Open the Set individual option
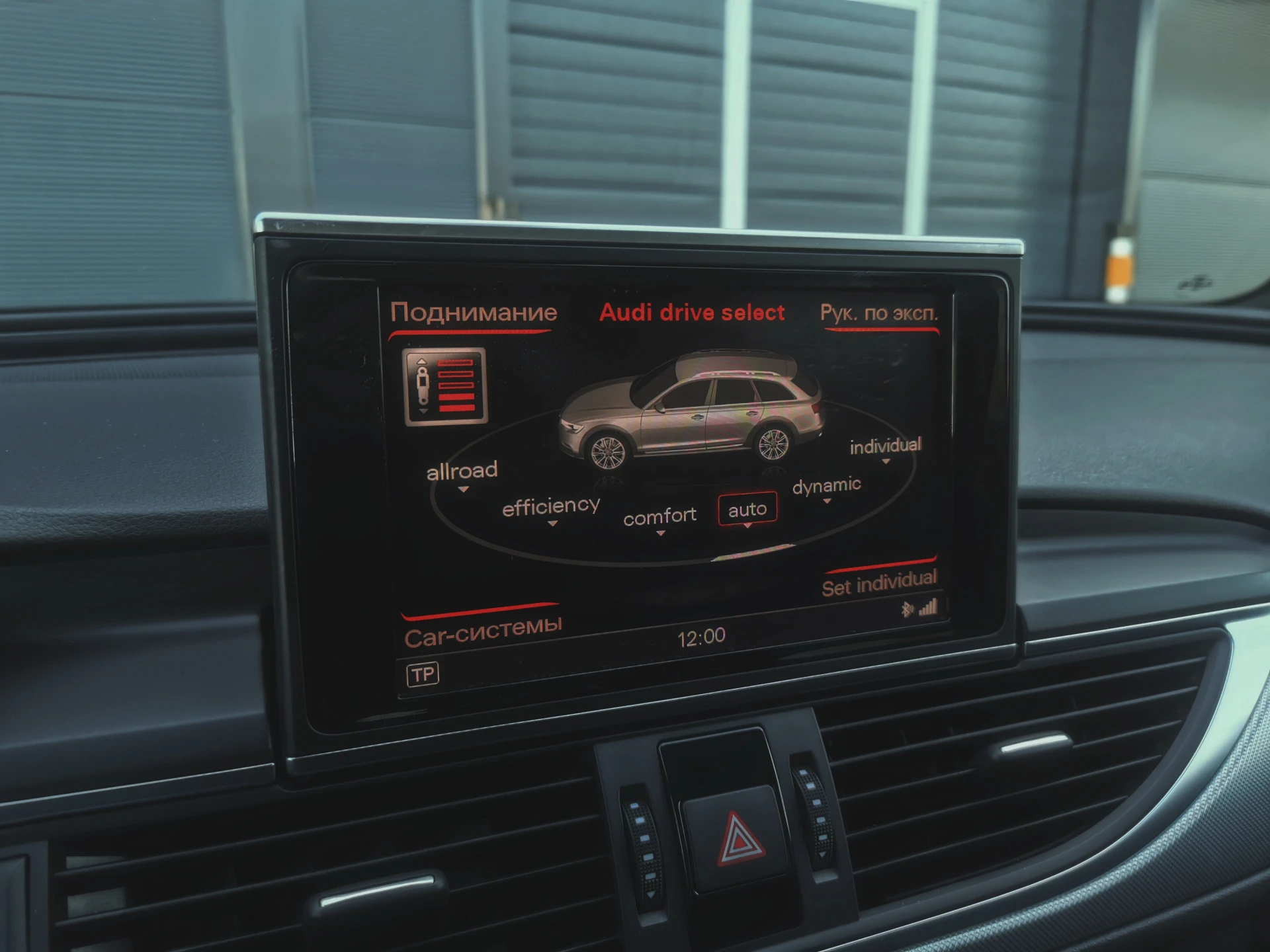Viewport: 1270px width, 952px height. point(879,584)
